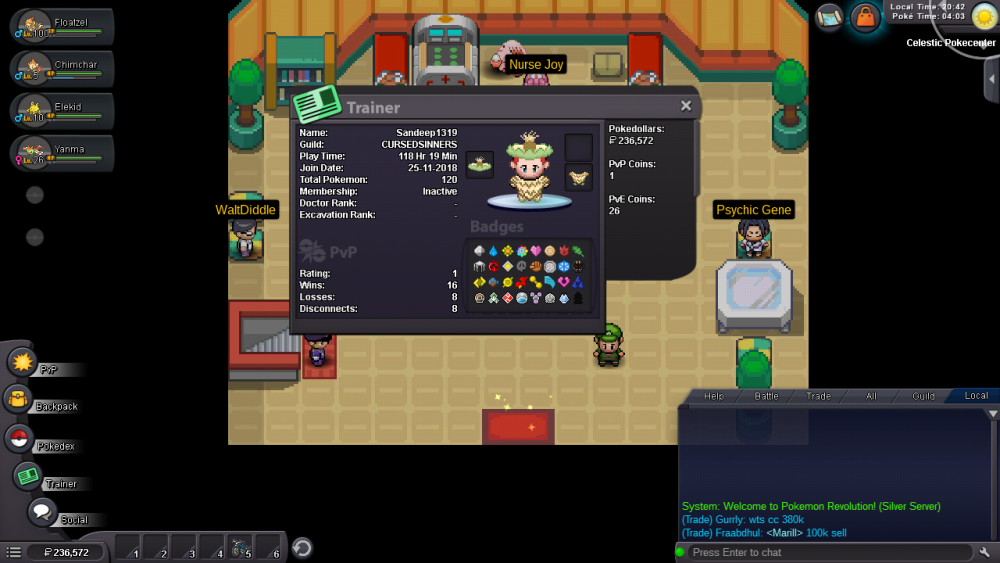Open the list menu beside the money counter

pos(14,552)
